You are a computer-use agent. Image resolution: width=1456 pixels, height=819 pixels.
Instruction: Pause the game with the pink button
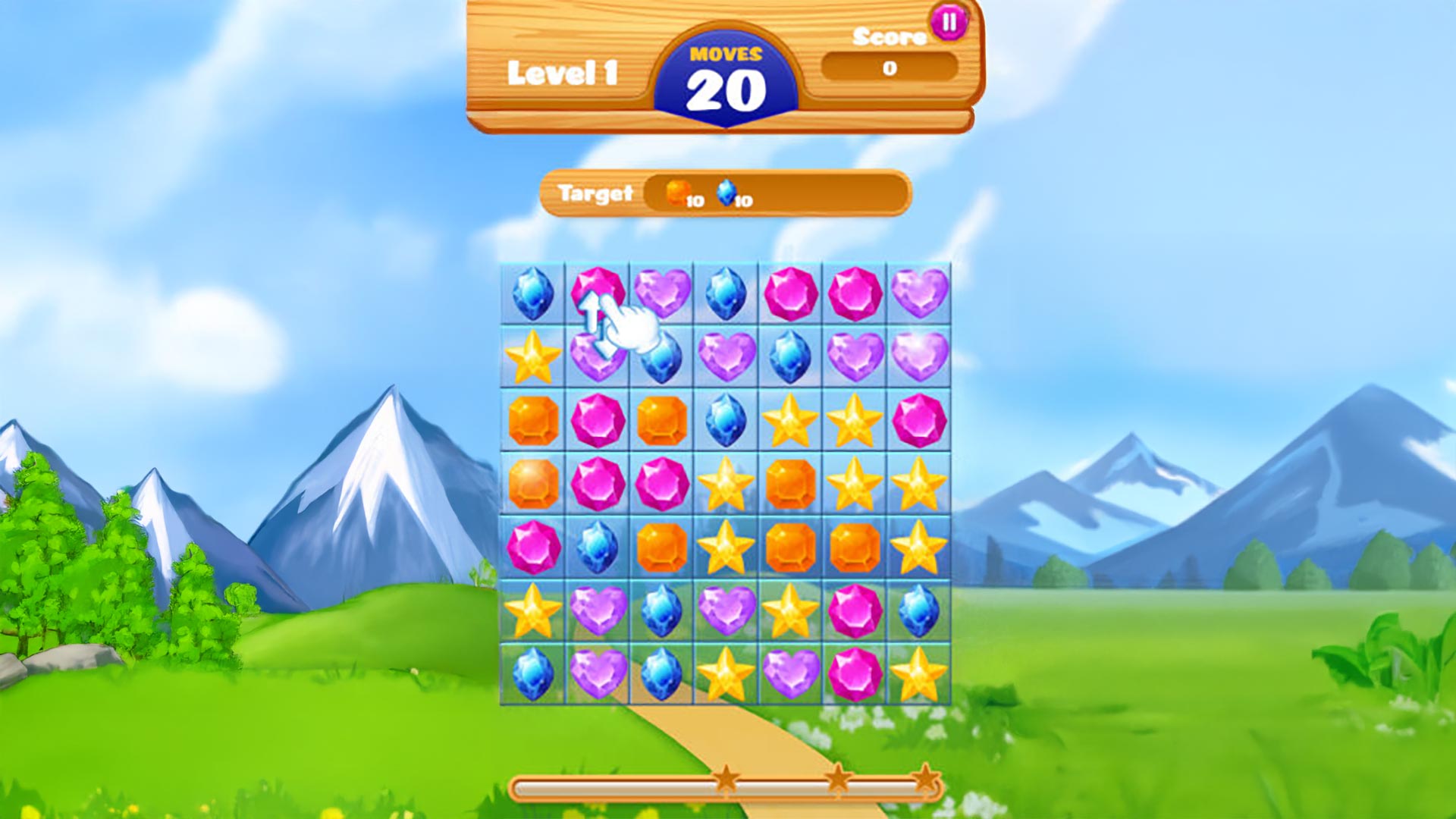tap(948, 23)
